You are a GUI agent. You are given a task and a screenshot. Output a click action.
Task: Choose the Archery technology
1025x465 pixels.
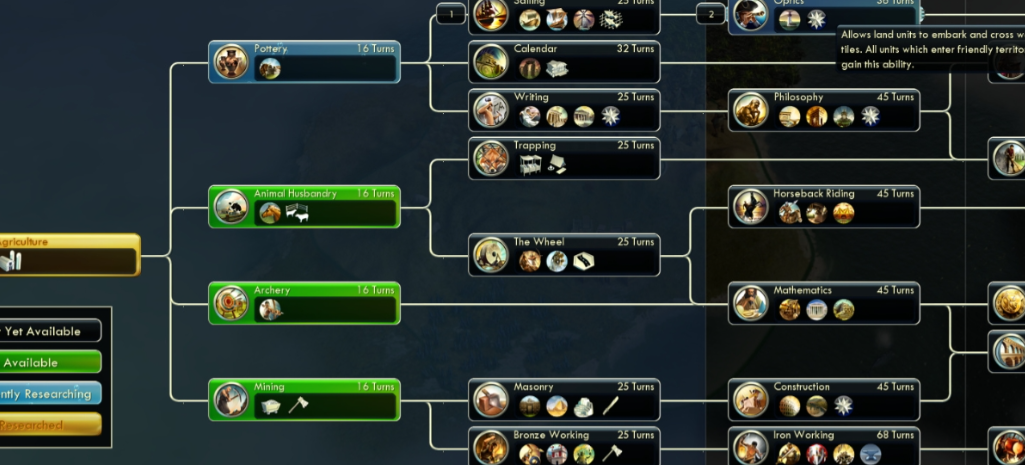tap(304, 303)
